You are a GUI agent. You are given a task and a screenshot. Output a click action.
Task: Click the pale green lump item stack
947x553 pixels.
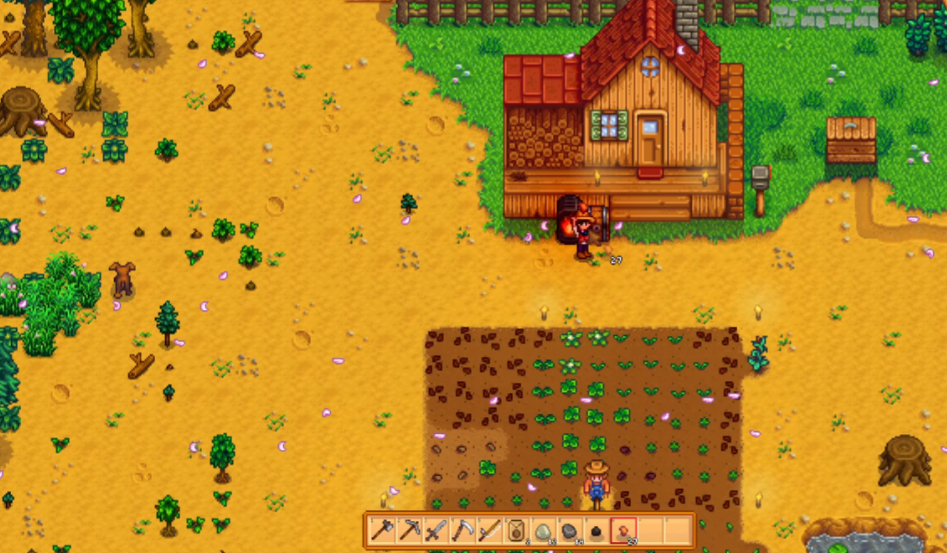click(543, 530)
